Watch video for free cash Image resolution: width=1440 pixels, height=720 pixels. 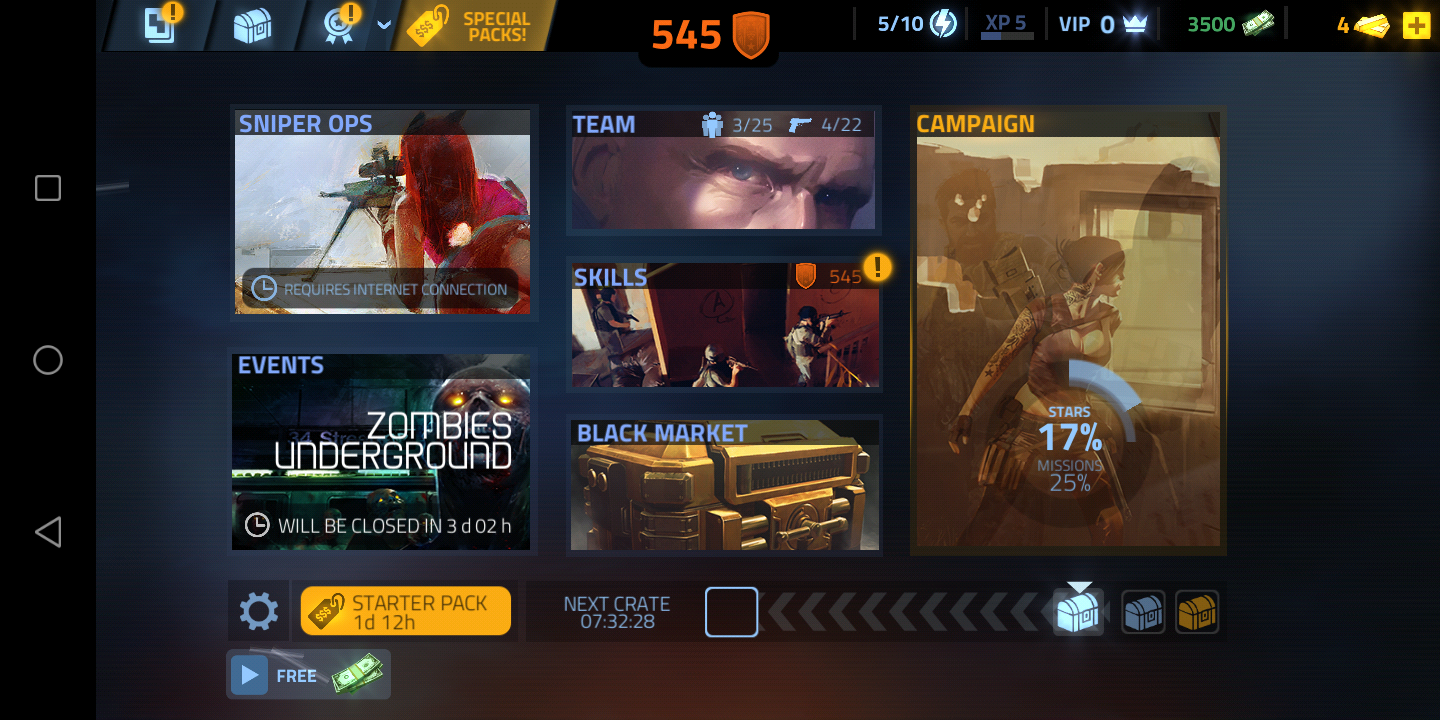pos(308,675)
